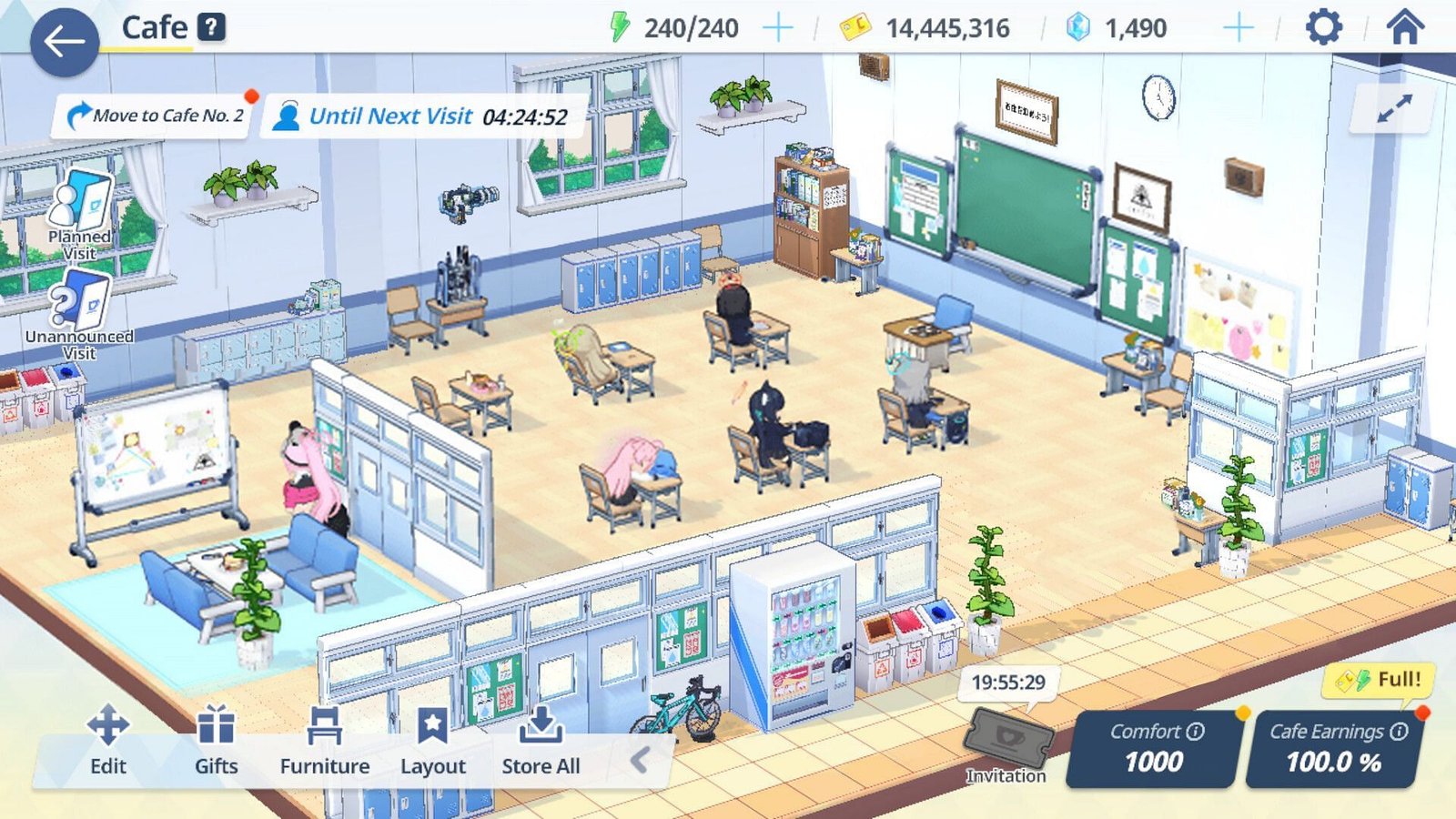Buy pyroxene with the plus button
This screenshot has width=1456, height=819.
[1238, 28]
